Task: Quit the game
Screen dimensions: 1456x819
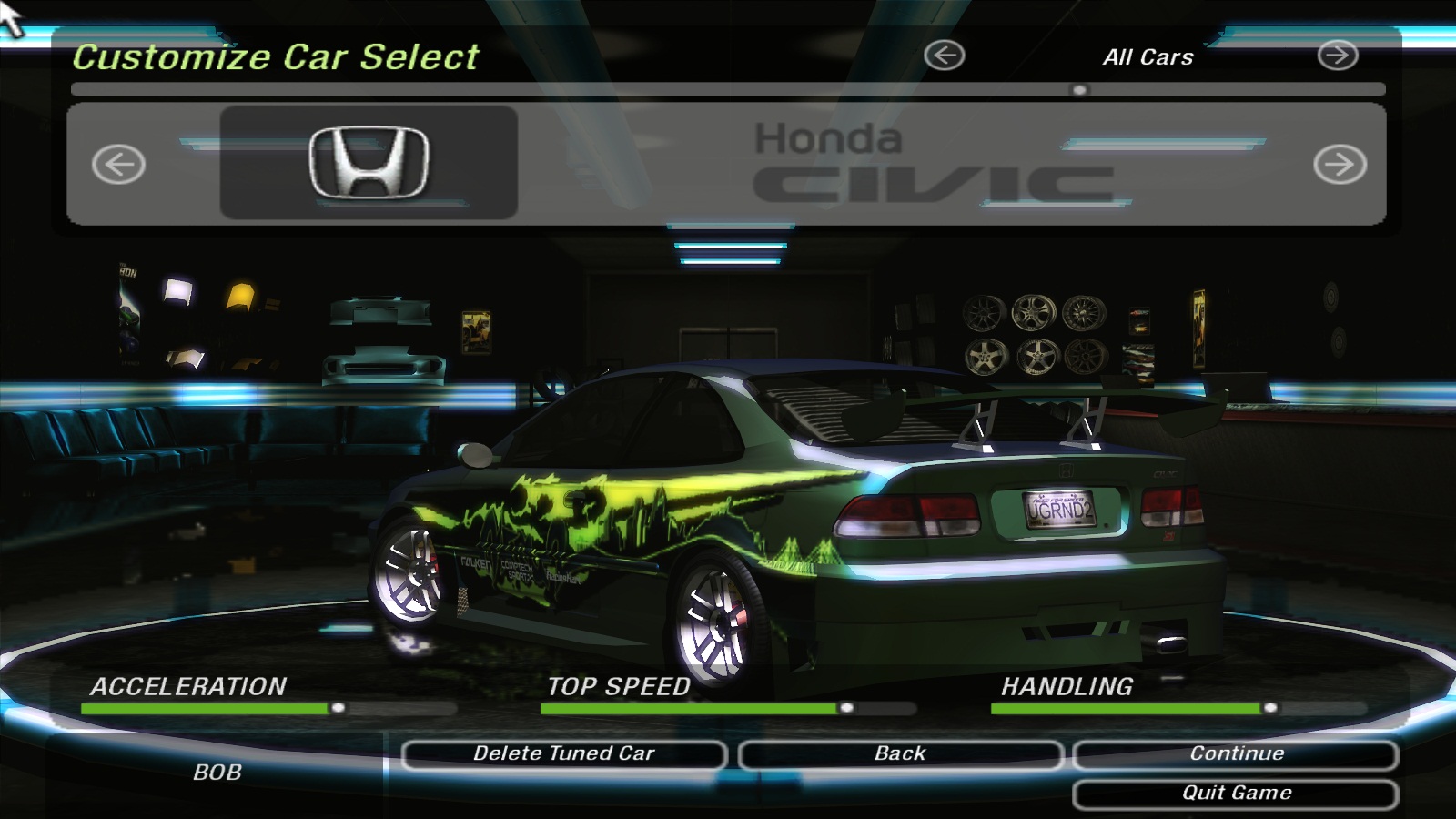Action: click(1236, 794)
